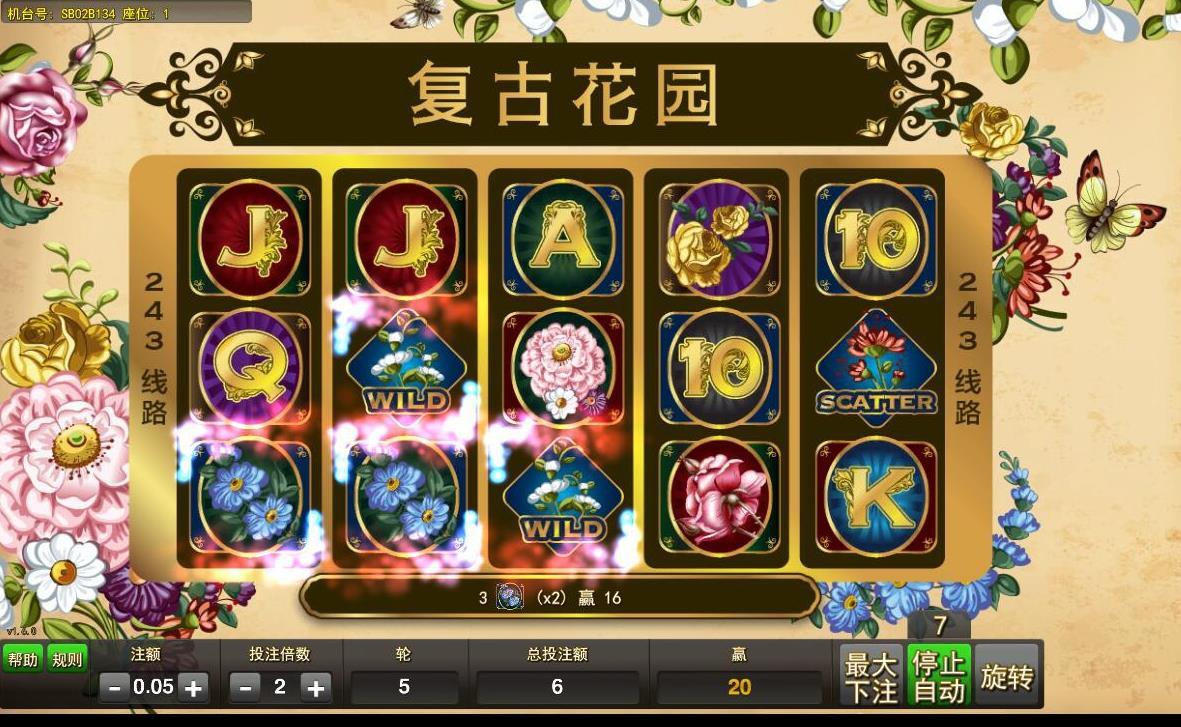This screenshot has width=1181, height=727.
Task: Raise the 投注倍数 bet multiplier with plus
Action: point(315,688)
